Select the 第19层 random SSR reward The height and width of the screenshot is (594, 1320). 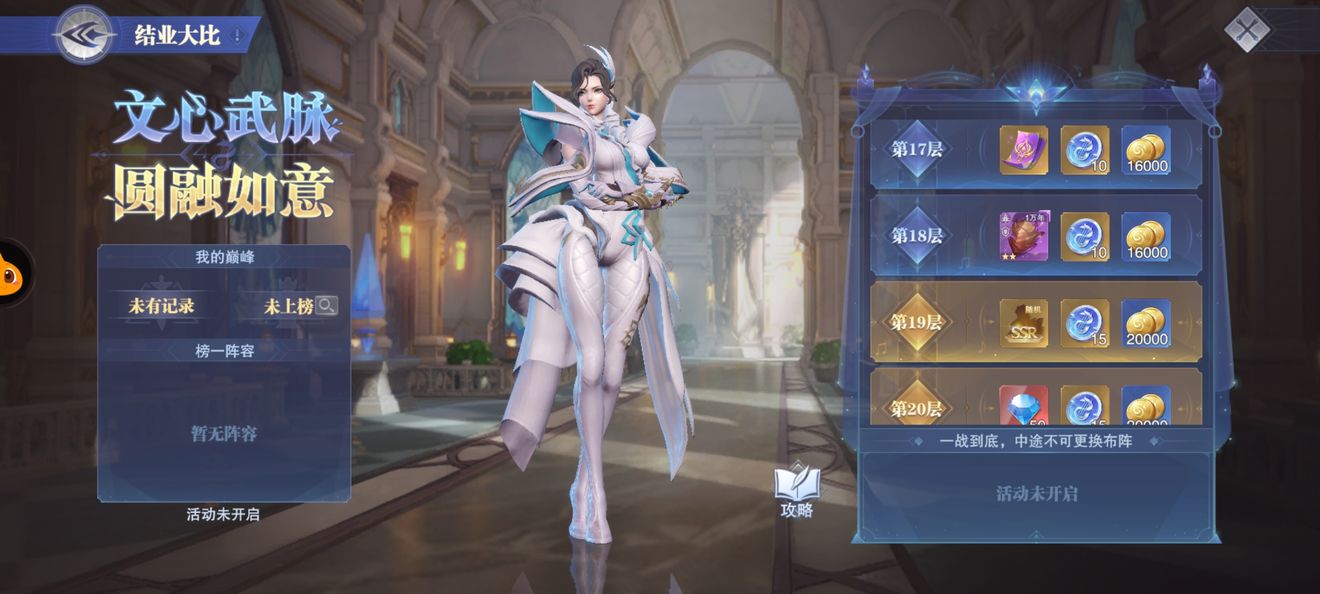point(1024,323)
